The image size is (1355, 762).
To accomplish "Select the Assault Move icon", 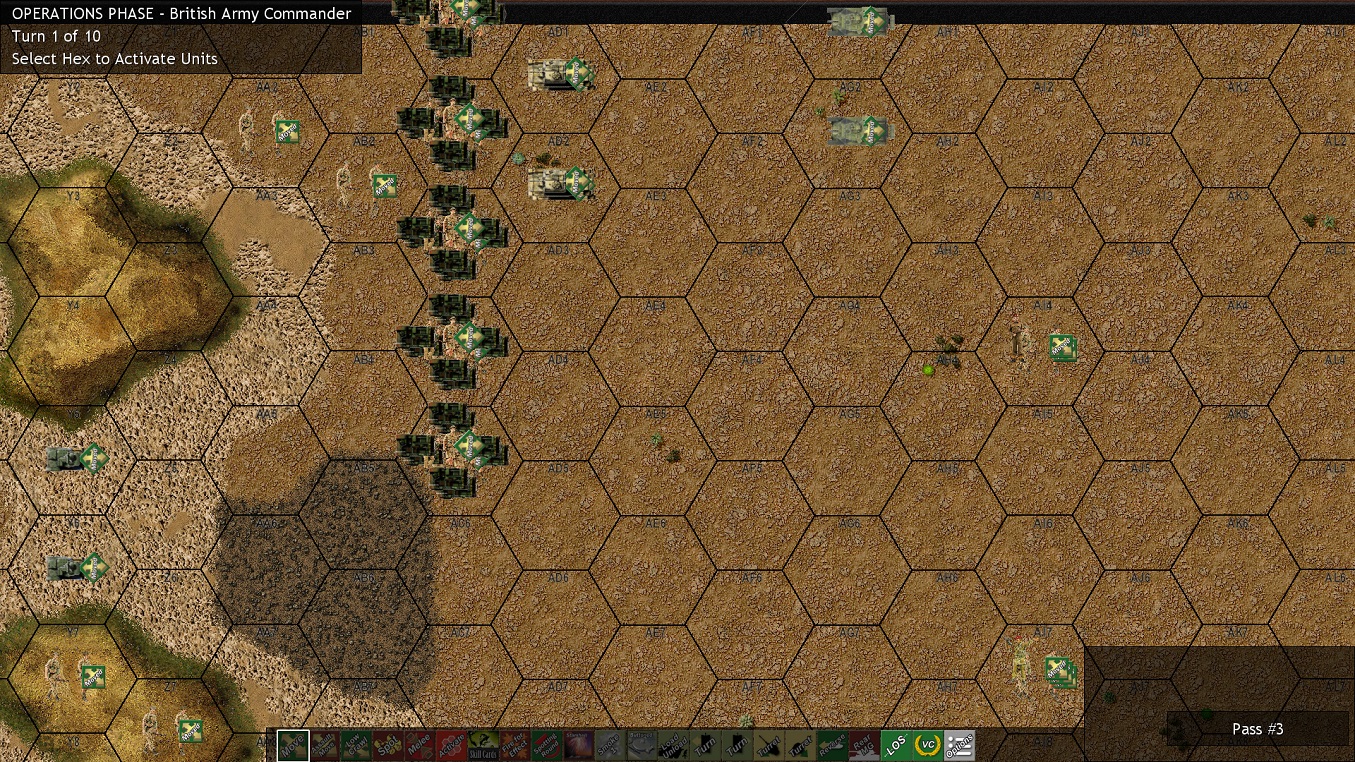I will pyautogui.click(x=324, y=745).
